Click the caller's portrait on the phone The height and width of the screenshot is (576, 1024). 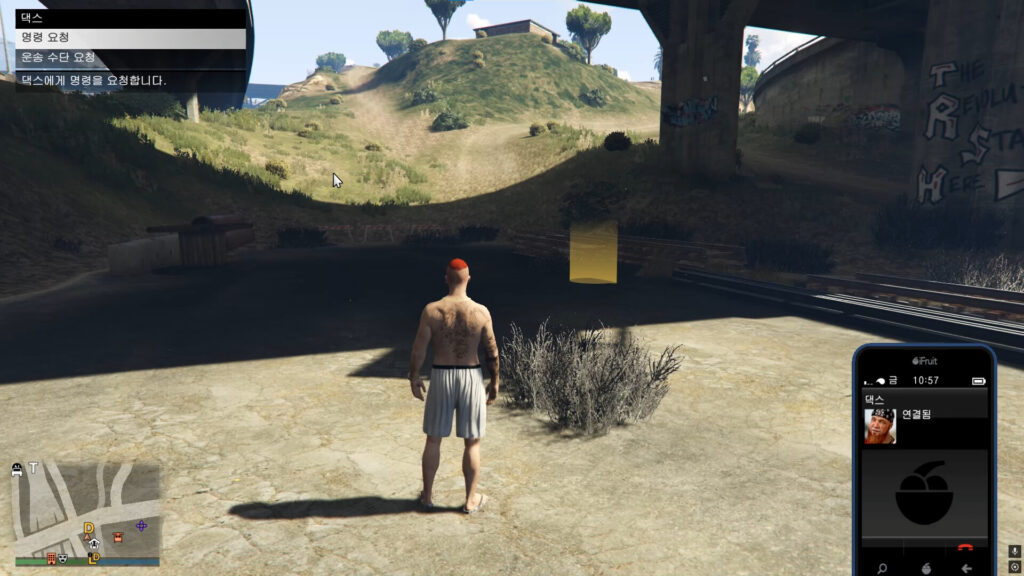click(880, 426)
